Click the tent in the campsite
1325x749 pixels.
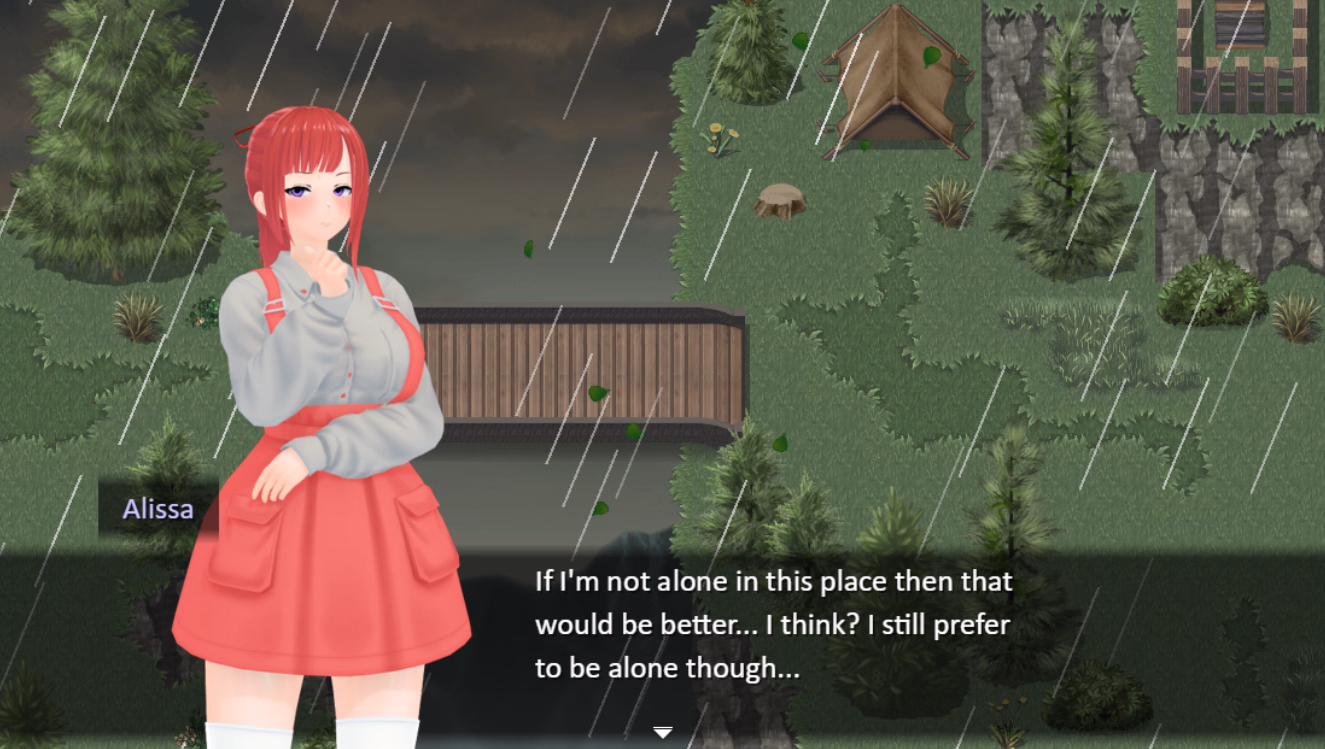coord(895,80)
